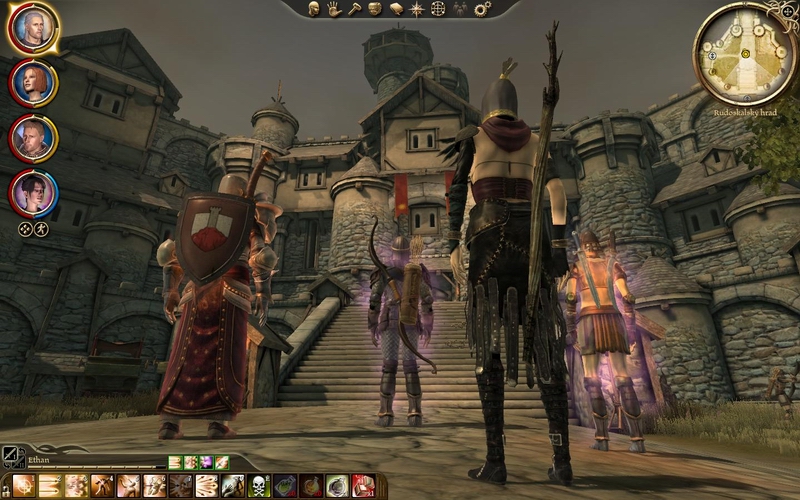Use the skull poison ability in quickbar

tap(258, 486)
